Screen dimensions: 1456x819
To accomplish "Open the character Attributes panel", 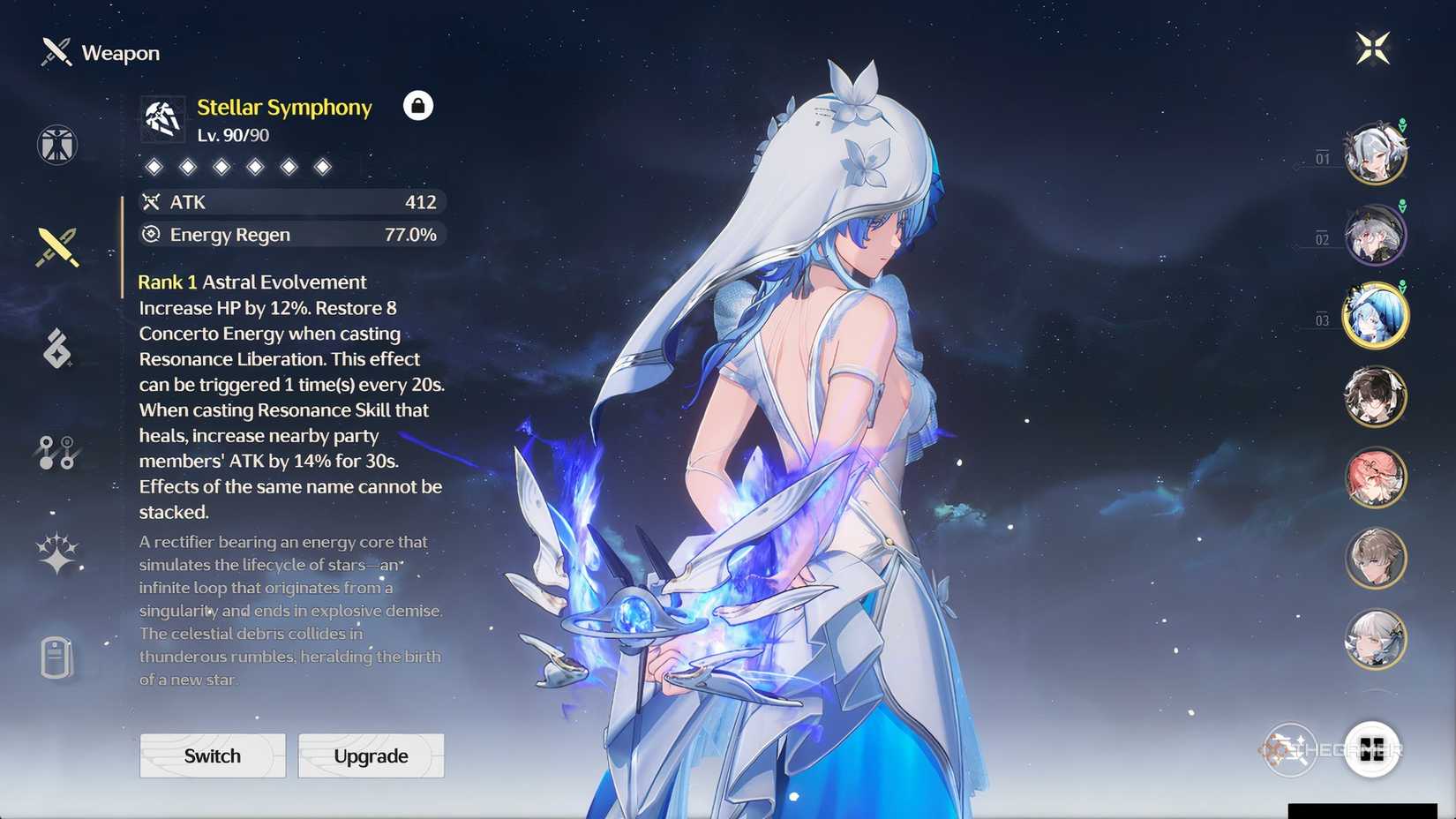I will (x=57, y=146).
